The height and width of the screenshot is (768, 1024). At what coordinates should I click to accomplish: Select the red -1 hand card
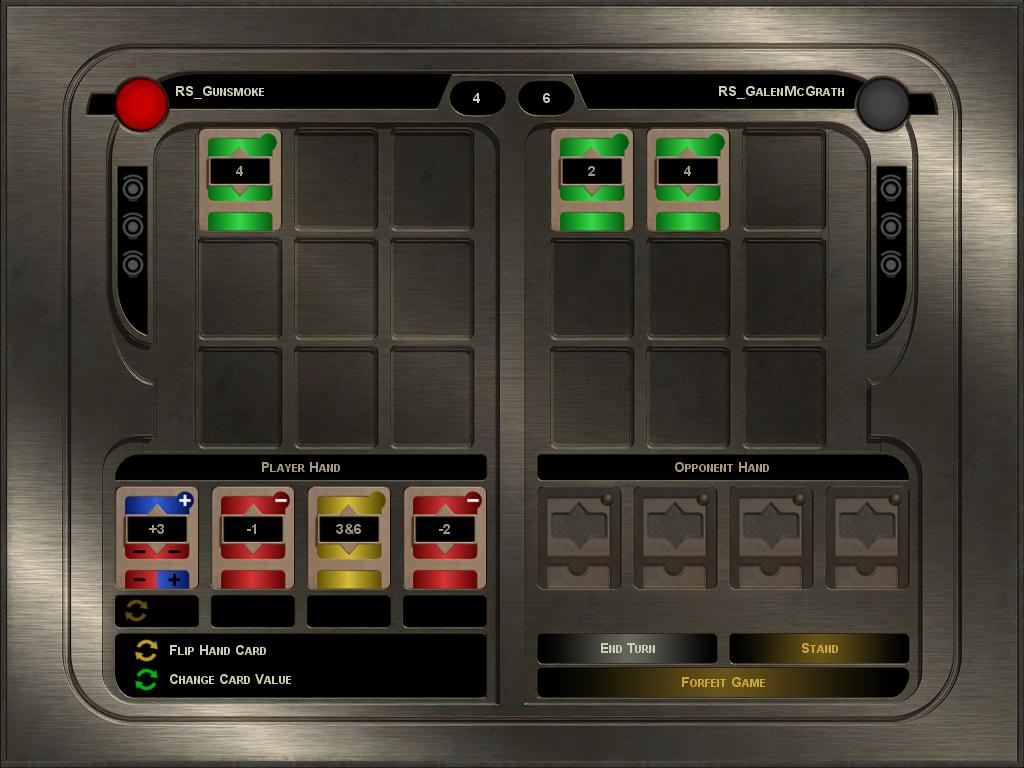coord(252,537)
